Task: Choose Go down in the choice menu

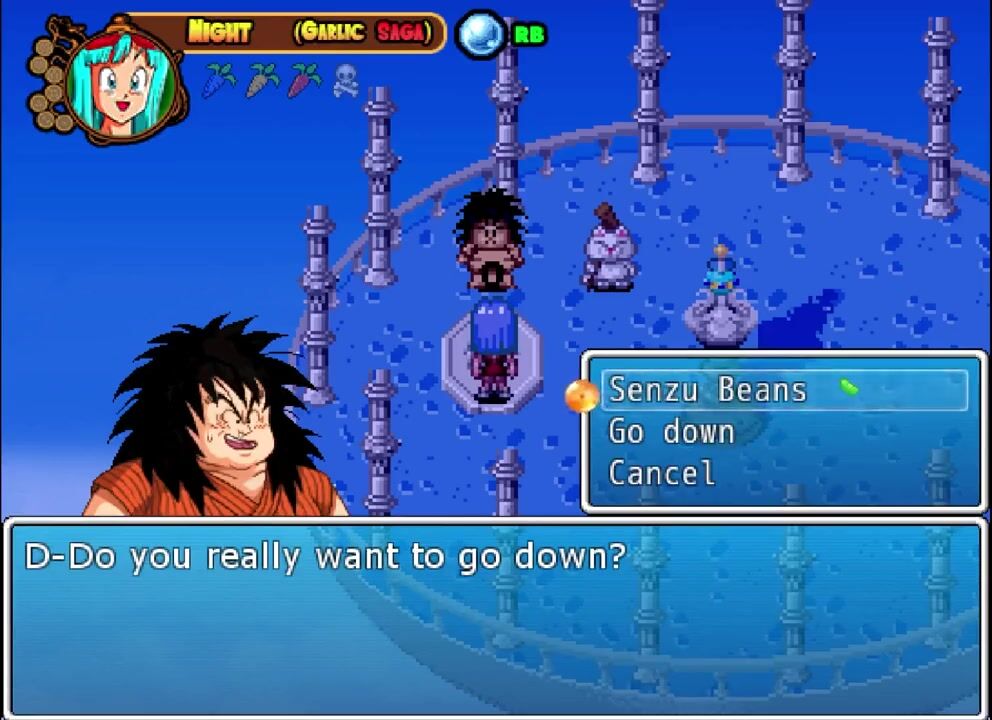Action: [x=671, y=432]
